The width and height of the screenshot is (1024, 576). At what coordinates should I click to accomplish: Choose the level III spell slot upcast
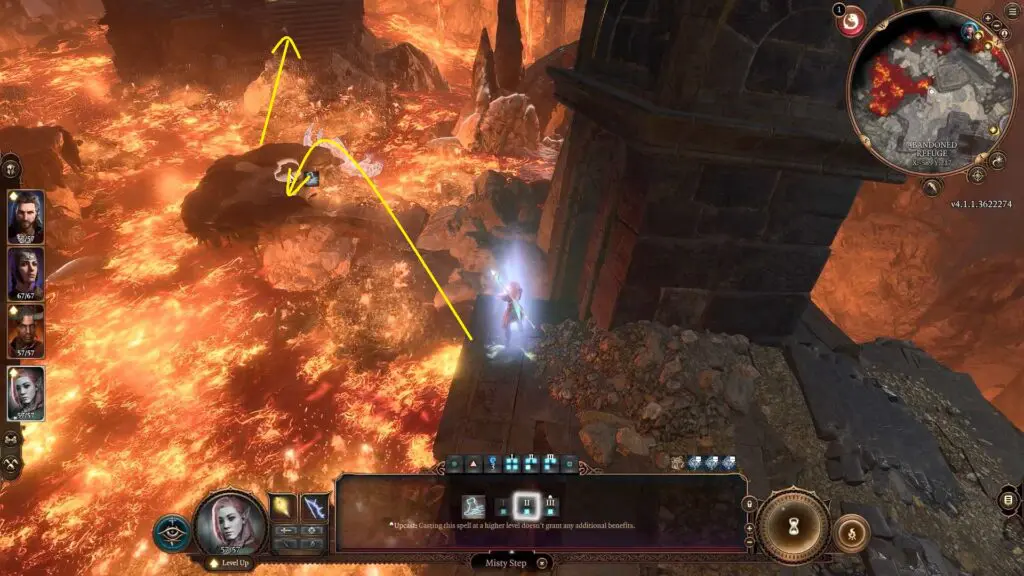[551, 506]
